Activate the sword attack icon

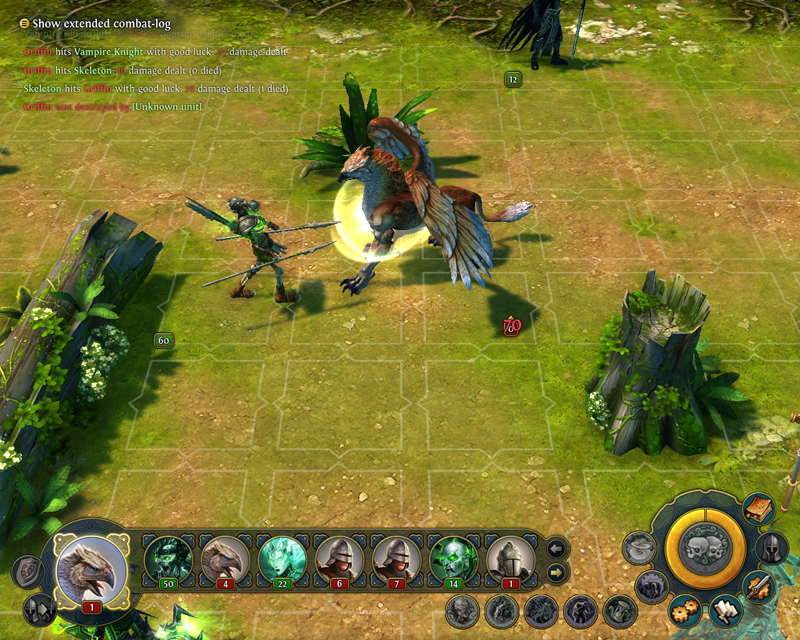tap(758, 586)
